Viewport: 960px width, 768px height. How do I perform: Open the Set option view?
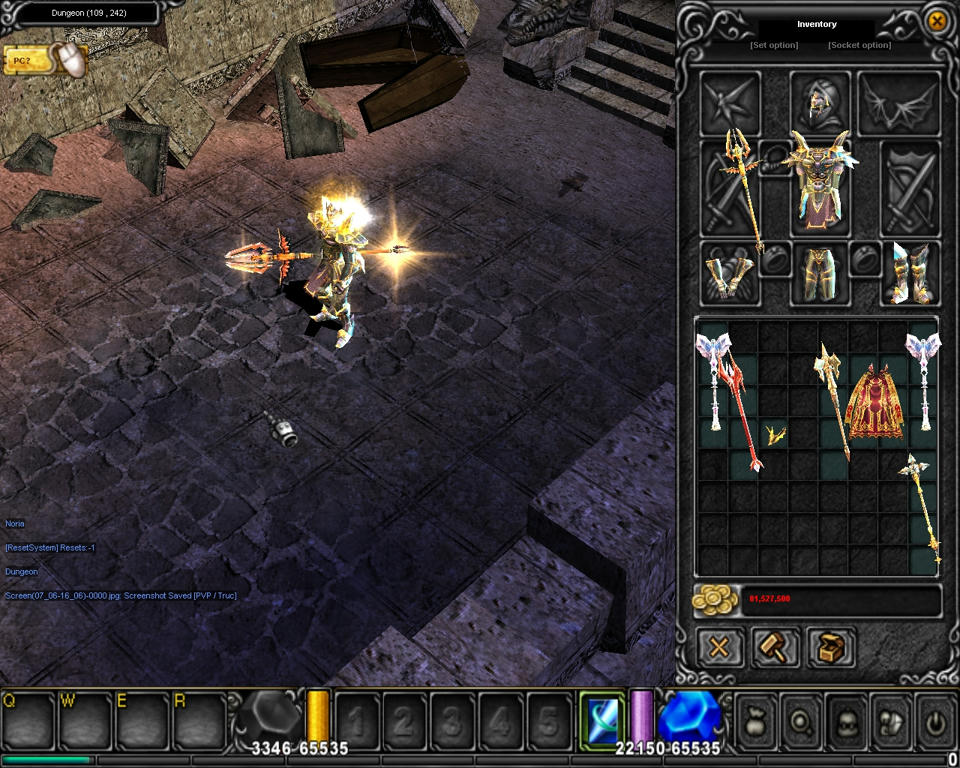(x=774, y=45)
